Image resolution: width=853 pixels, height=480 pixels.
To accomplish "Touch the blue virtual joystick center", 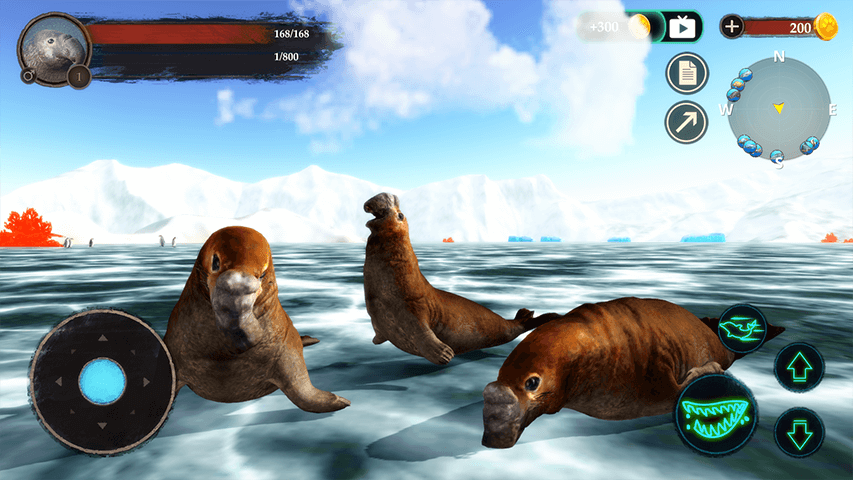I will point(102,381).
